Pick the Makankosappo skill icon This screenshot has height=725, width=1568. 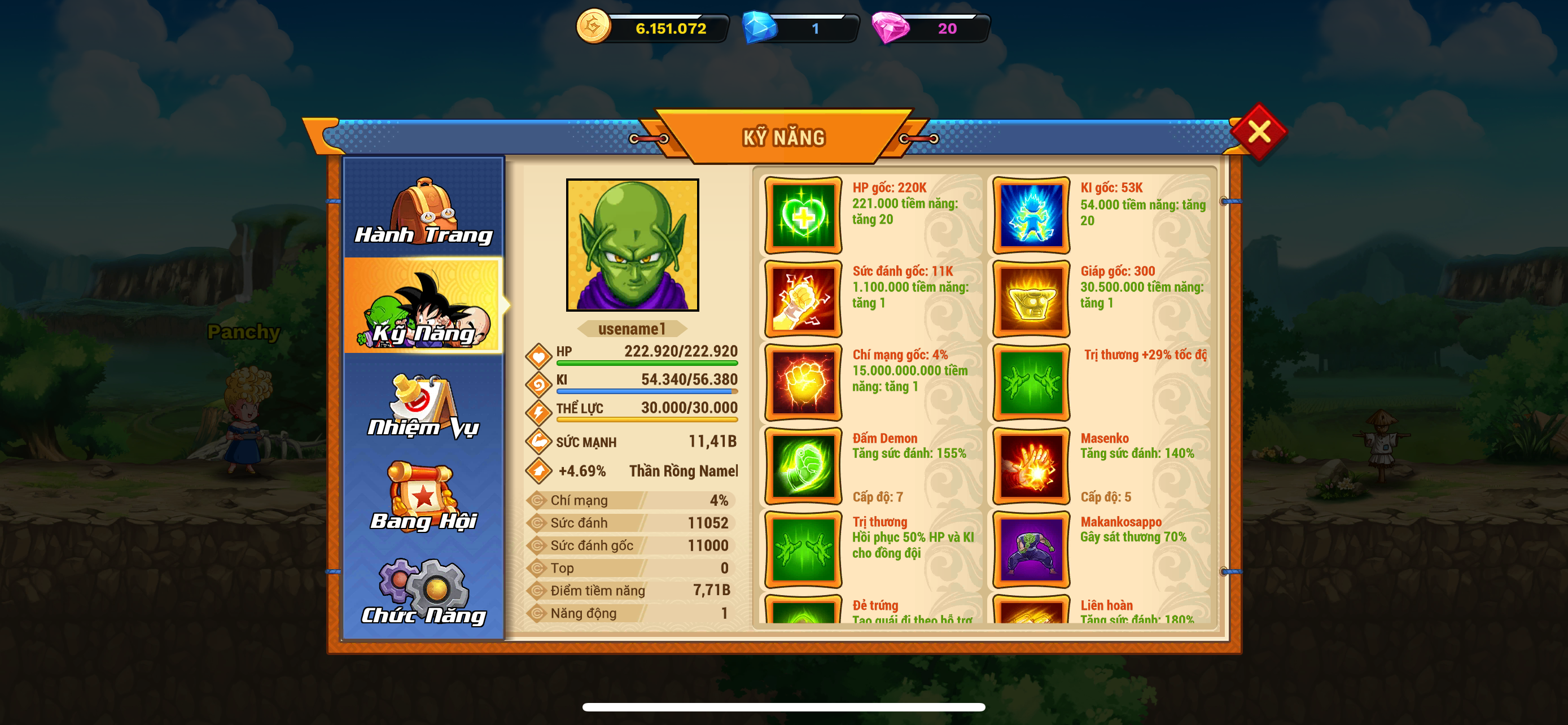pos(1031,550)
